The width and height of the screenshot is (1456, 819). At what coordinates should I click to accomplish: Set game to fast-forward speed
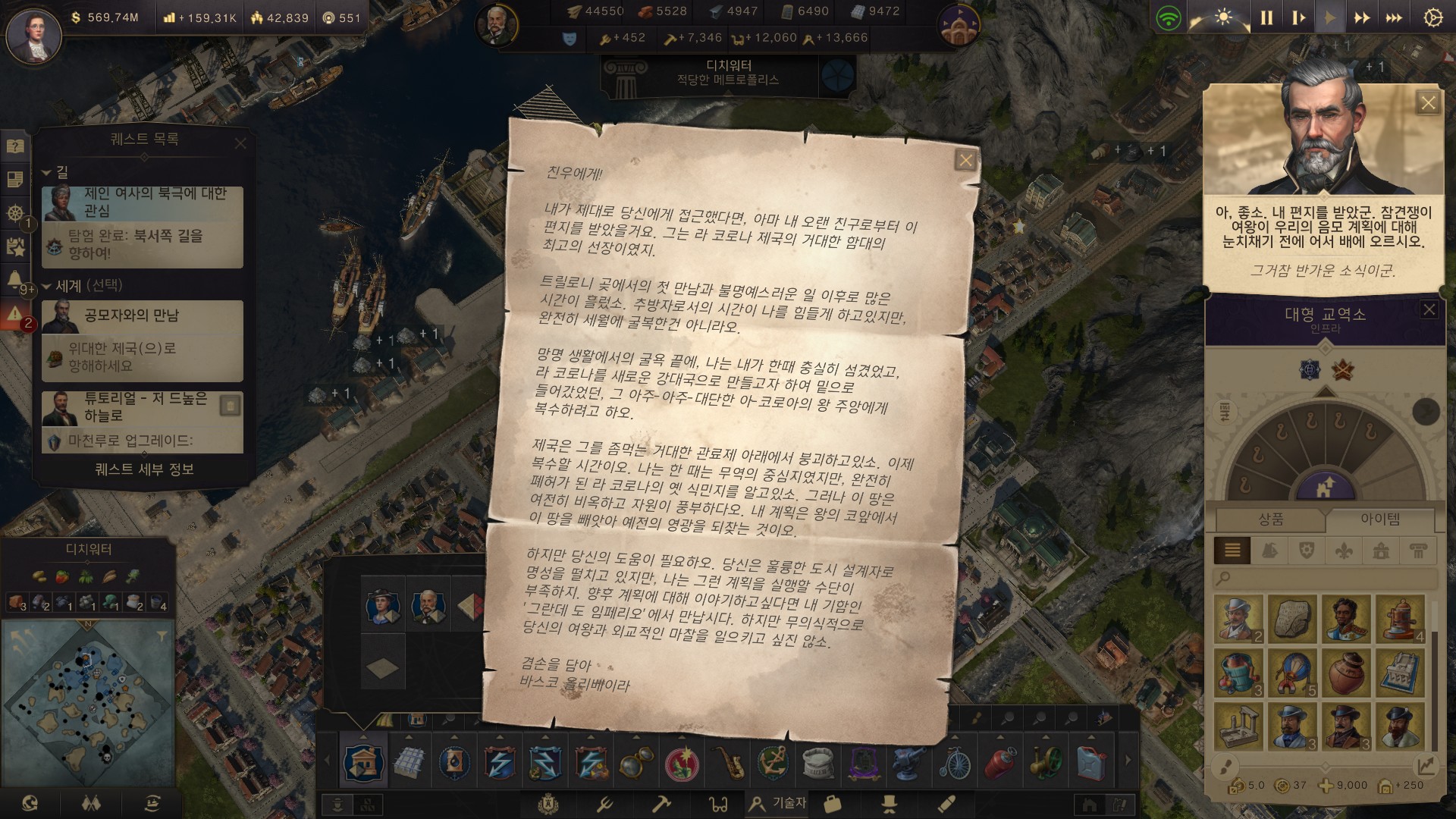click(1362, 18)
